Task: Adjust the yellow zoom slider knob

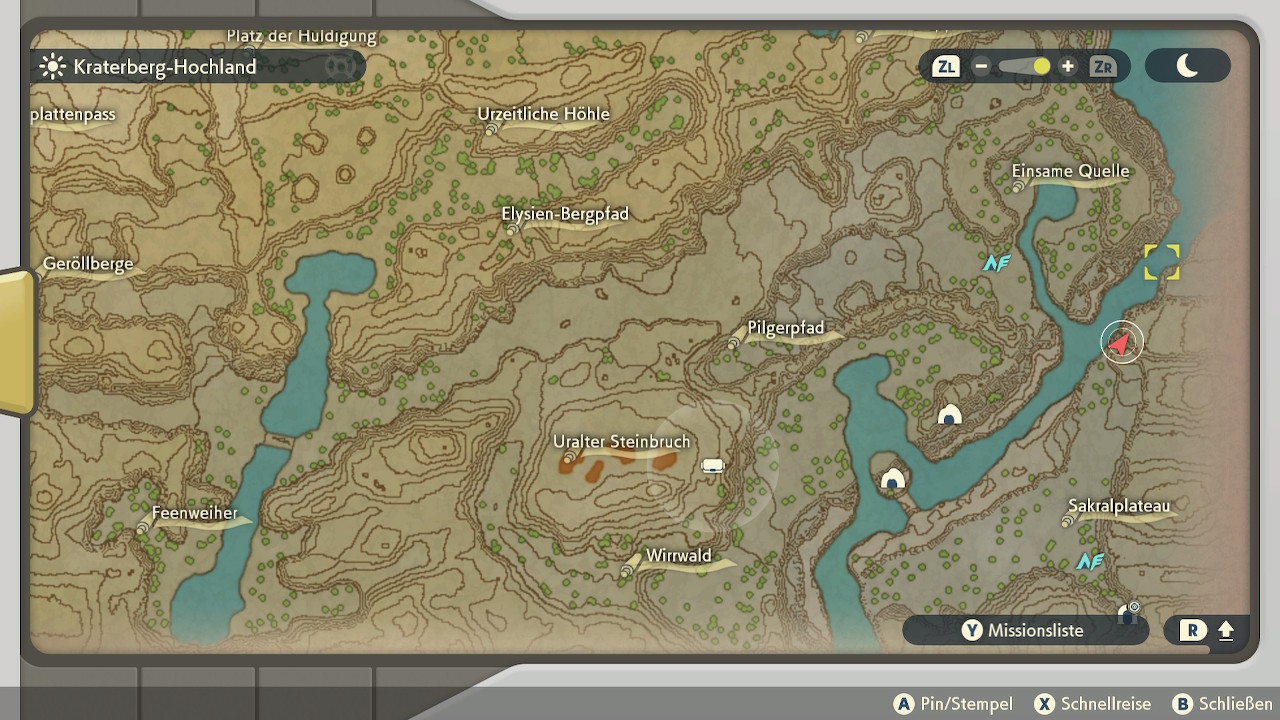Action: 1041,67
